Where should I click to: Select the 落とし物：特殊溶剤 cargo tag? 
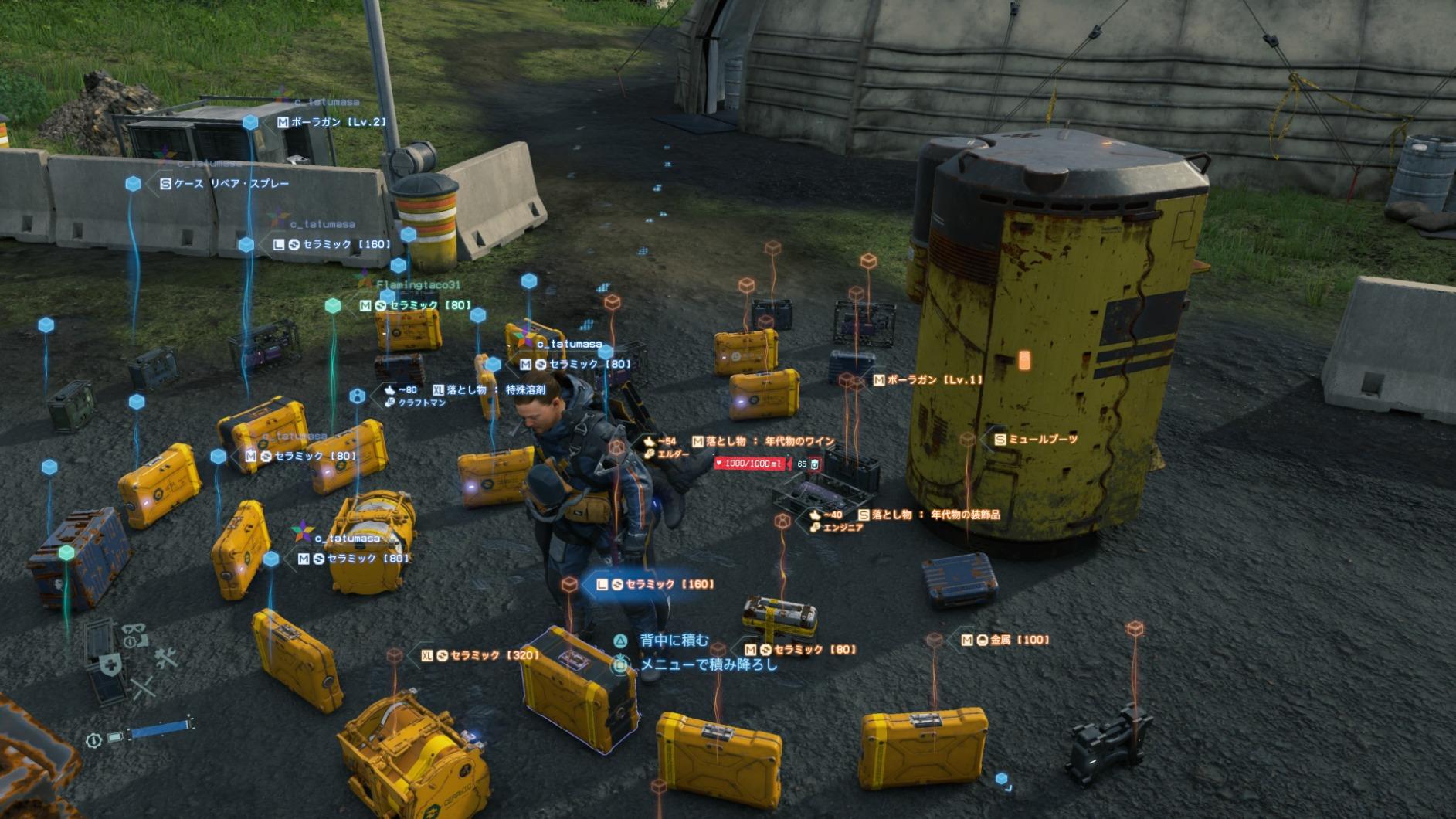(x=489, y=390)
